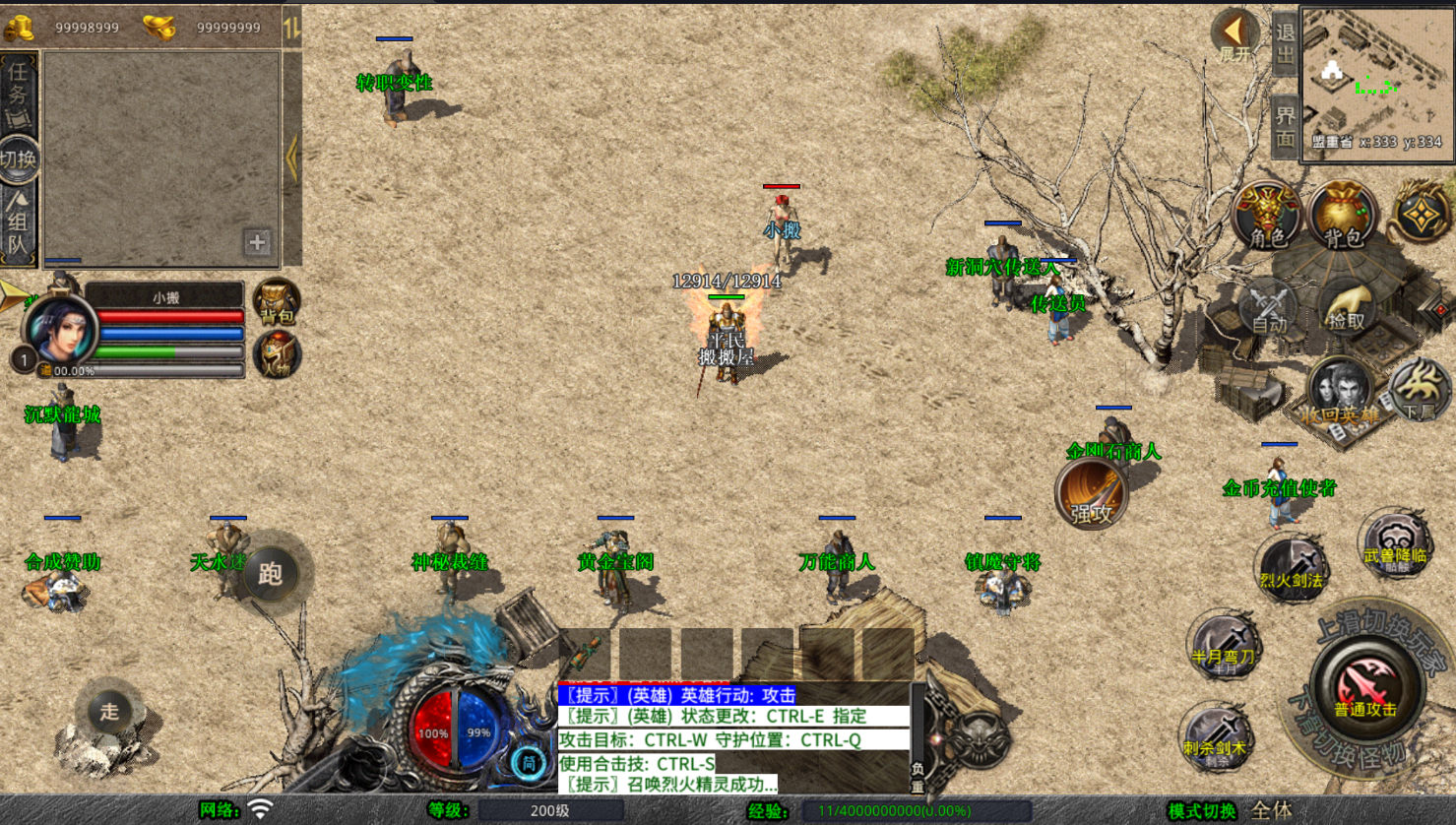1456x825 pixels.
Task: Open the 角色 character sheet
Action: point(1267,216)
